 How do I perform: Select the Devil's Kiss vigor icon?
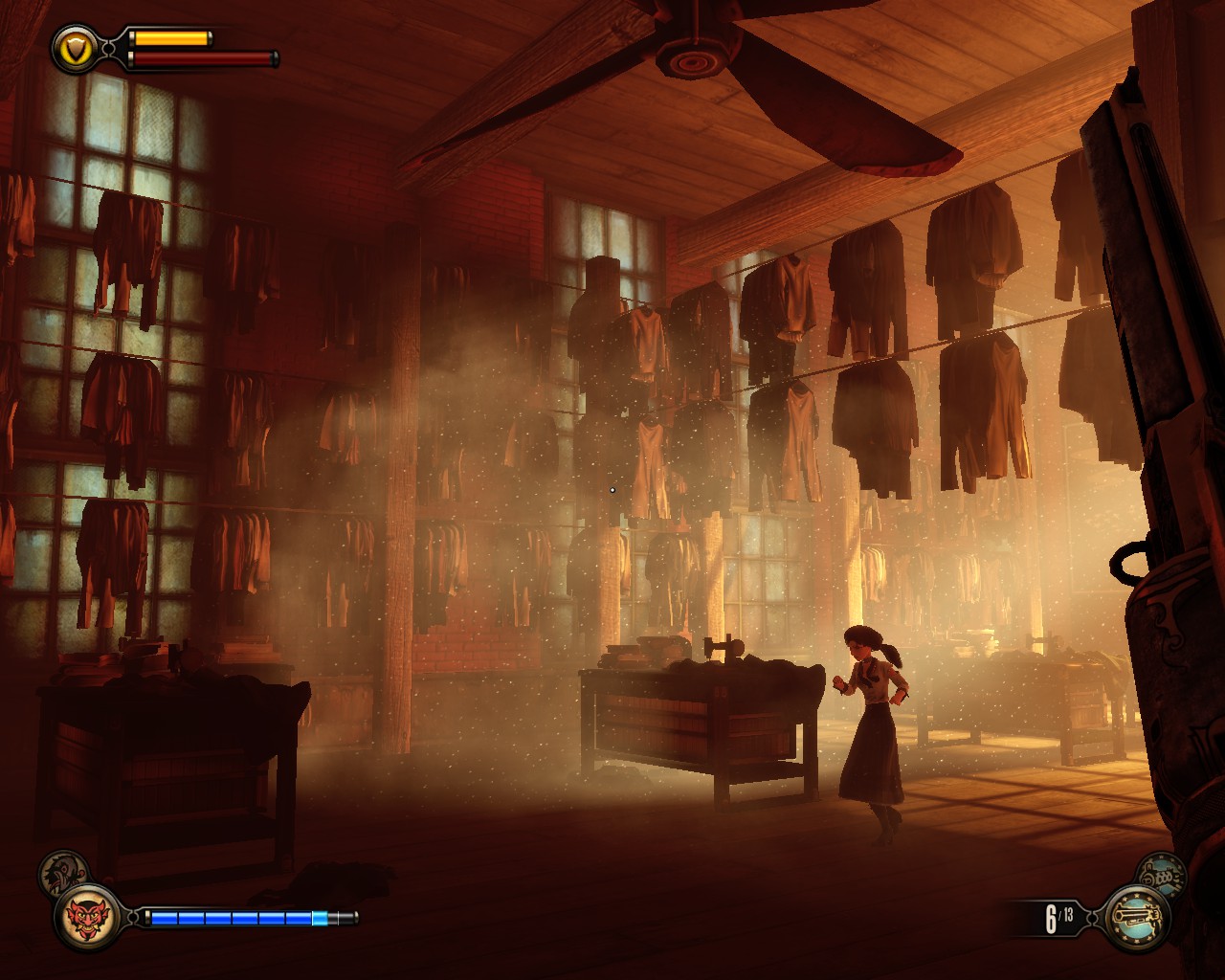[87, 917]
